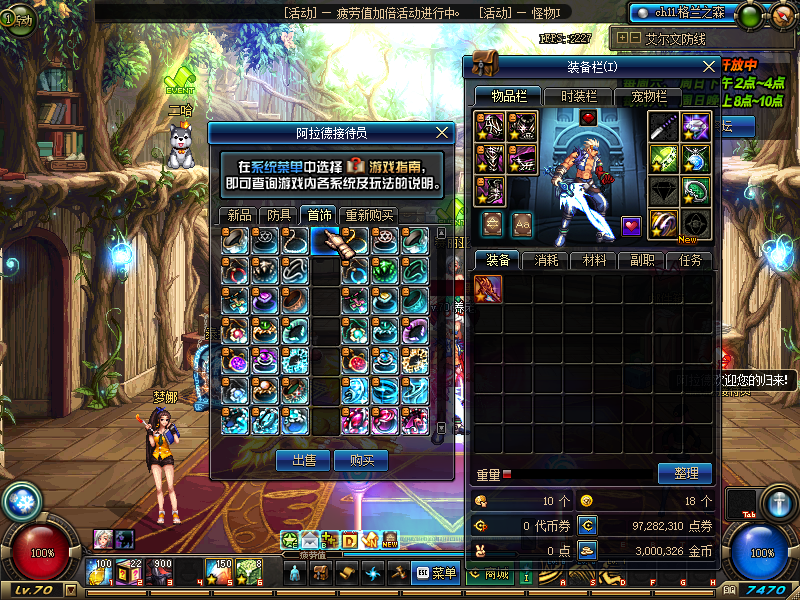The height and width of the screenshot is (600, 800).
Task: Click the pink heart icon beside the character
Action: 630,225
